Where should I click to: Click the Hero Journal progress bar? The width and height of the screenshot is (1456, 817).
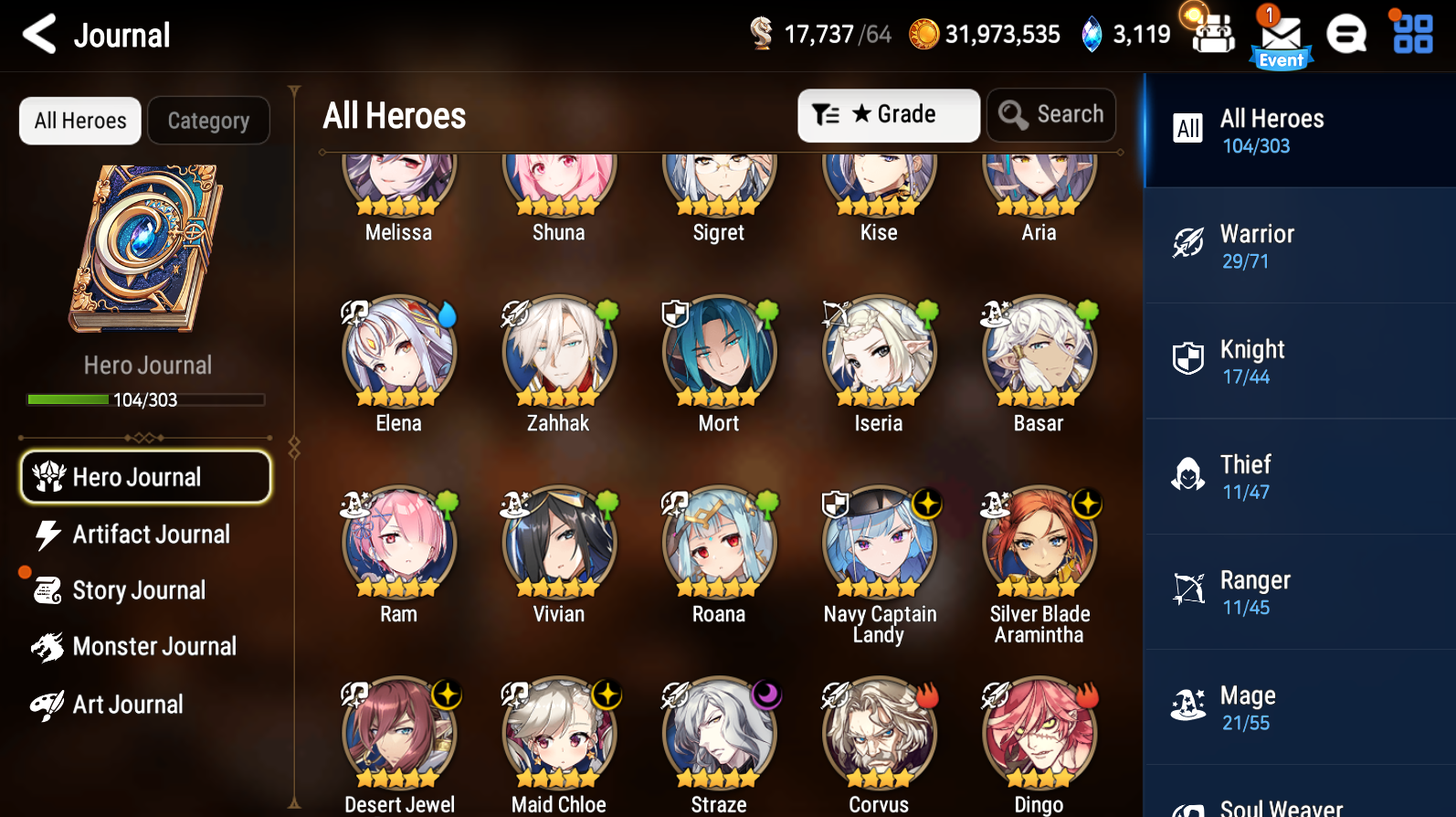click(x=143, y=399)
